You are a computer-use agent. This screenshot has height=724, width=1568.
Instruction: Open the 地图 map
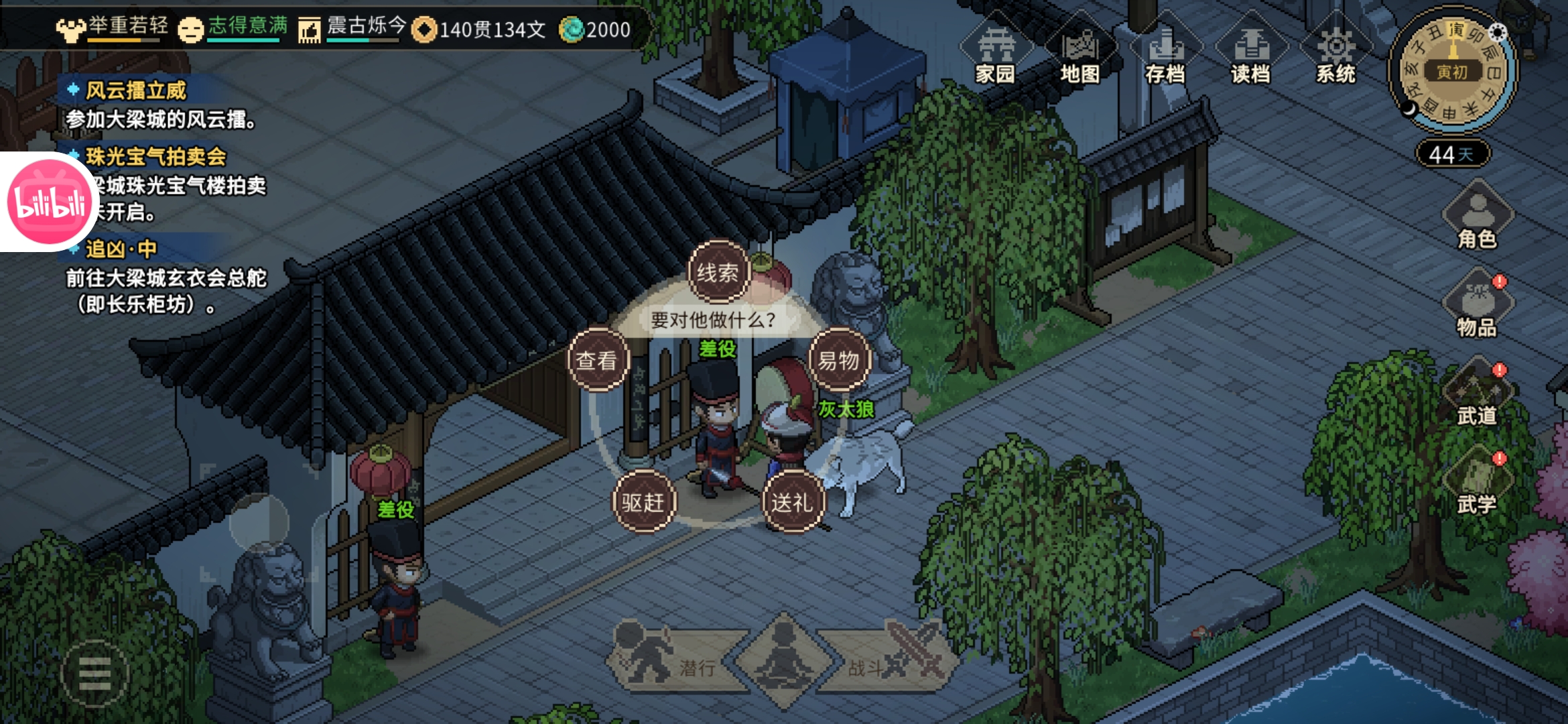(x=1080, y=55)
